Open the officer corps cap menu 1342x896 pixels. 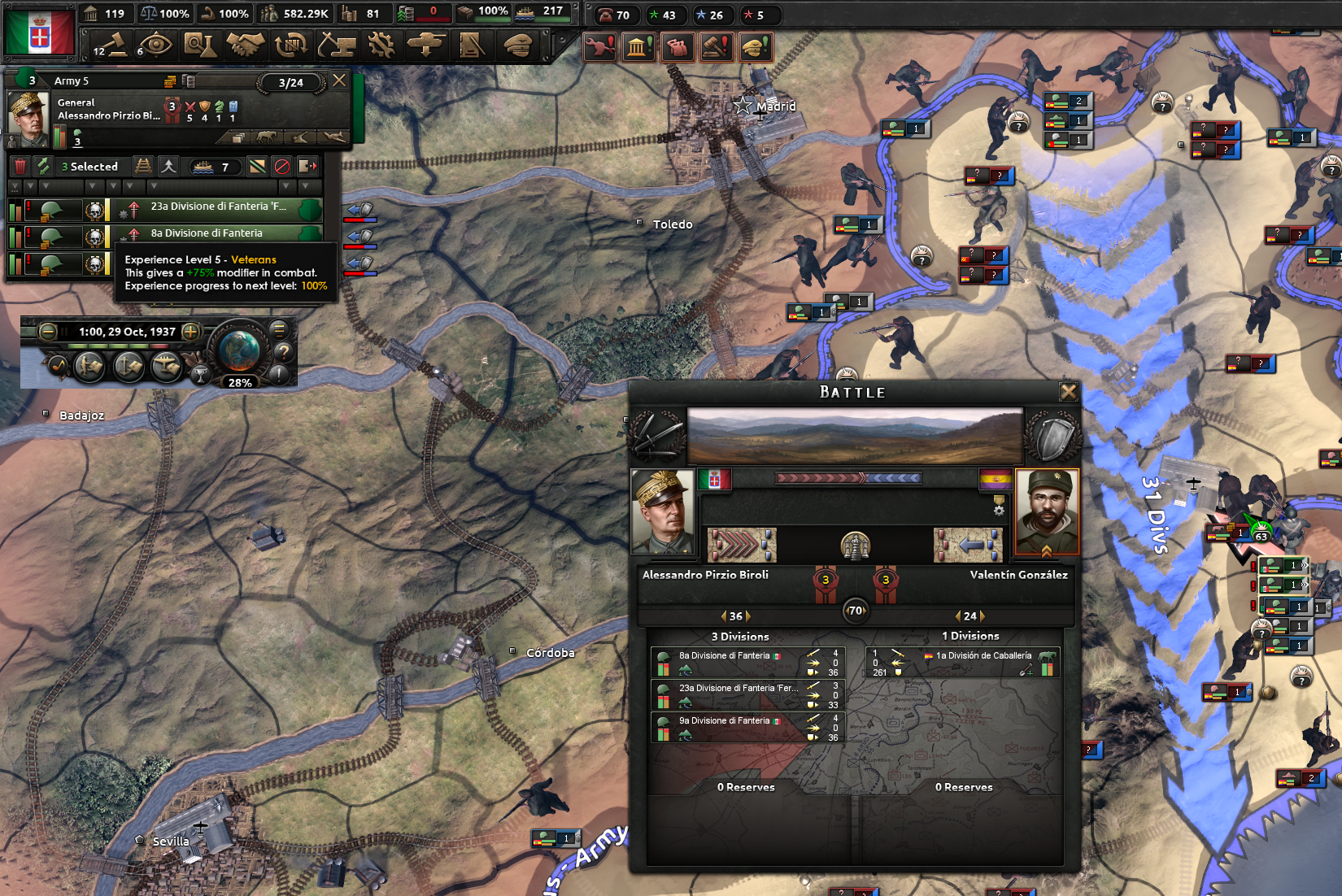tap(517, 46)
